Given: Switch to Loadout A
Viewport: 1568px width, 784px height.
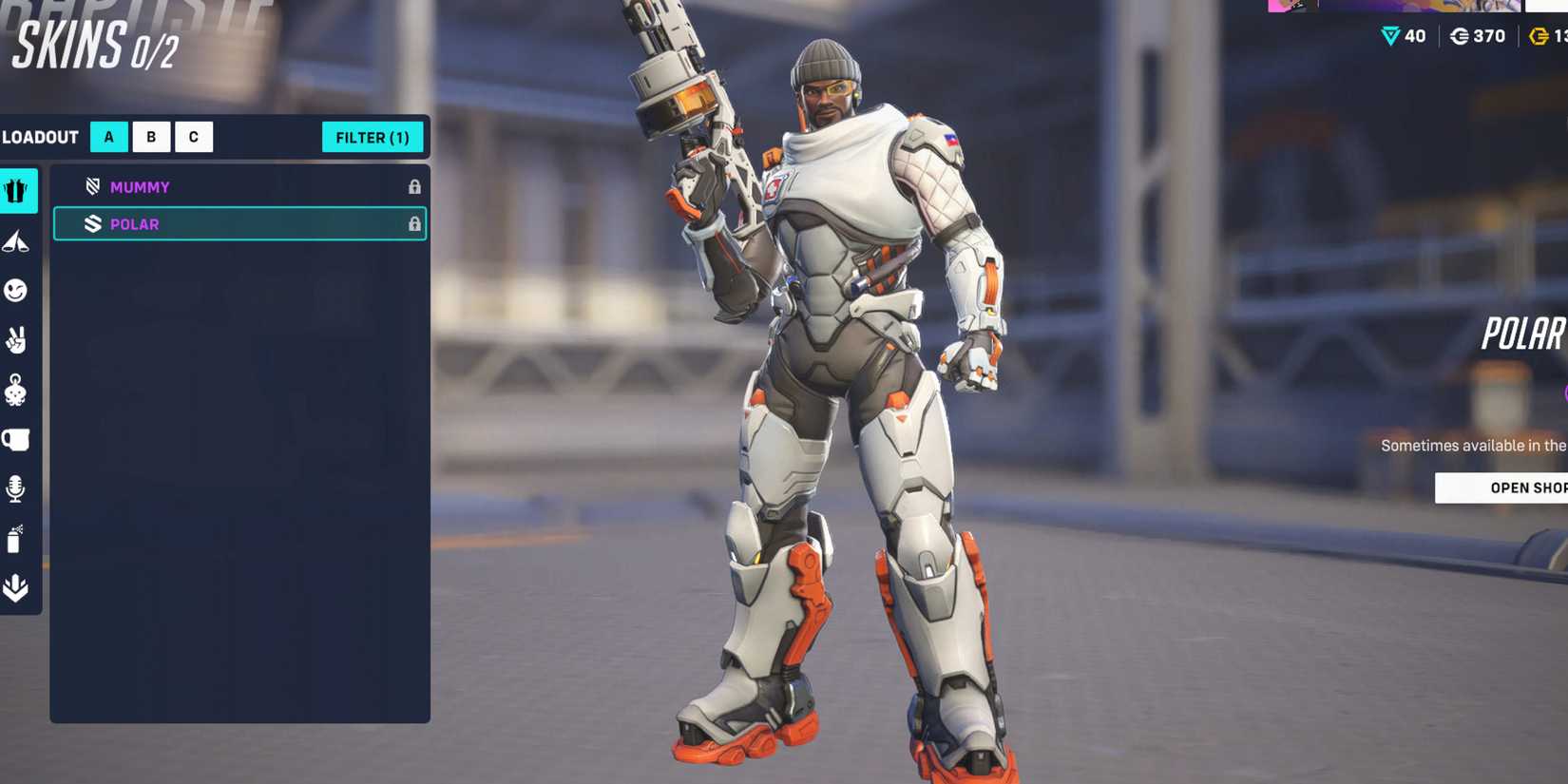Looking at the screenshot, I should tap(108, 137).
